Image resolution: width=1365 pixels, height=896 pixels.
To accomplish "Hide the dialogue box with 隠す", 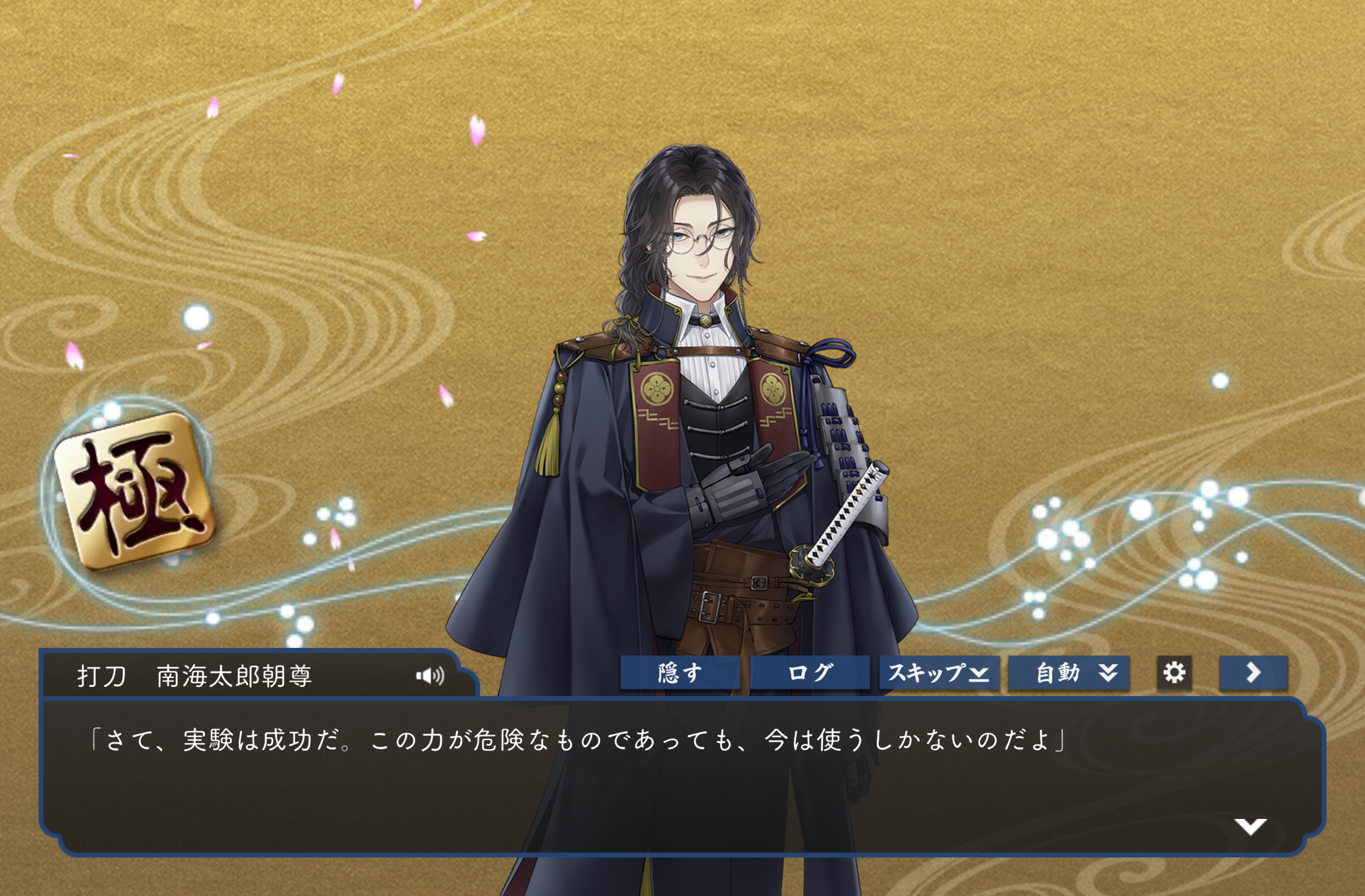I will [680, 673].
